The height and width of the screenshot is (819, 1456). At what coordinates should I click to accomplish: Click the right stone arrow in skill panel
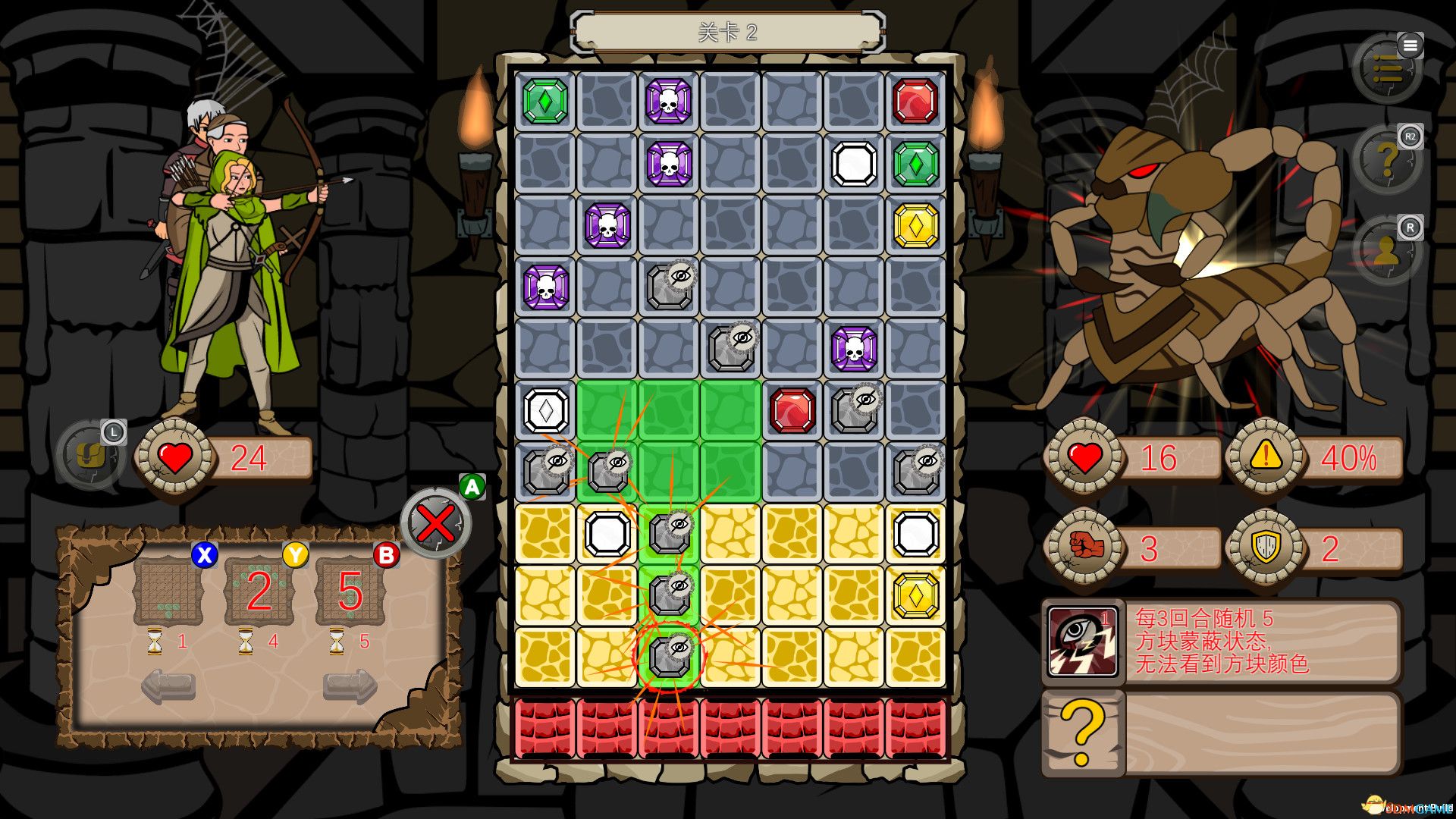(x=350, y=686)
